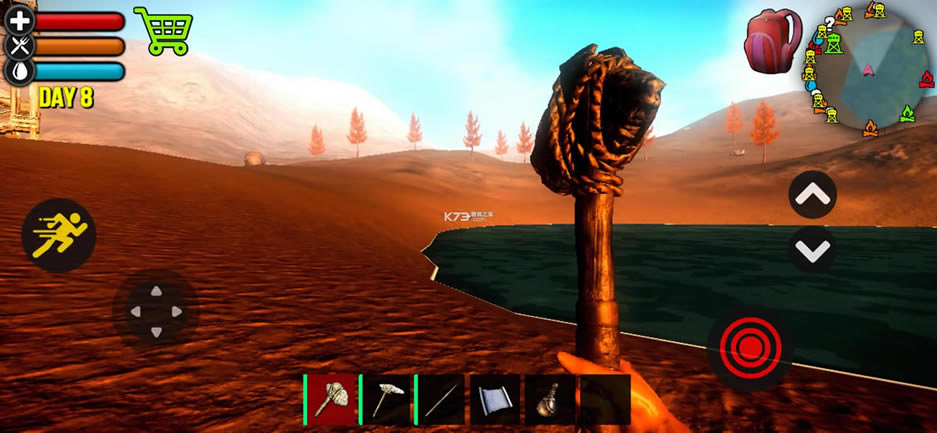Tap the down arrow button

812,249
